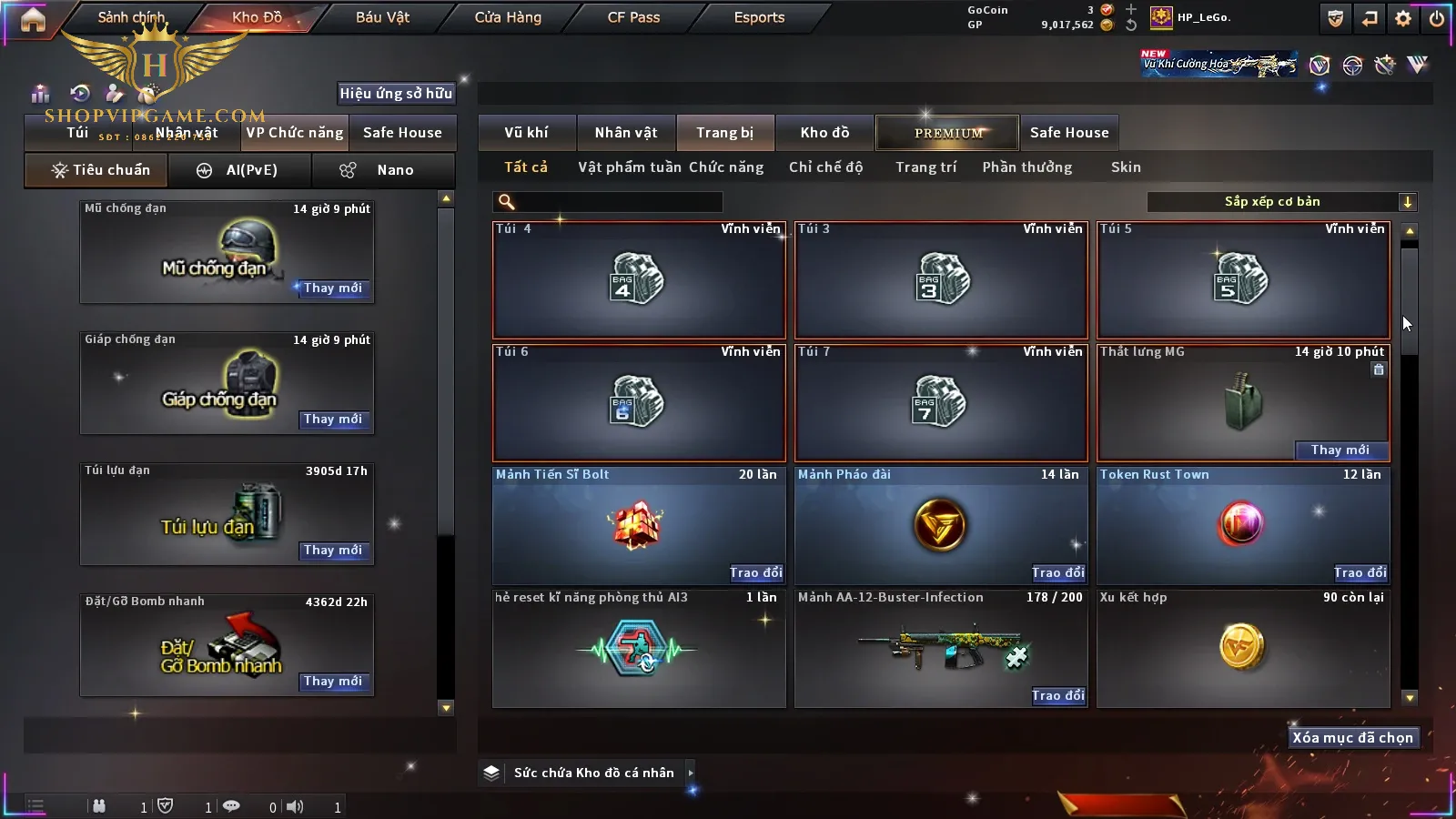Renew the Mũ chống đạn helmet
Image resolution: width=1456 pixels, height=819 pixels.
point(333,288)
